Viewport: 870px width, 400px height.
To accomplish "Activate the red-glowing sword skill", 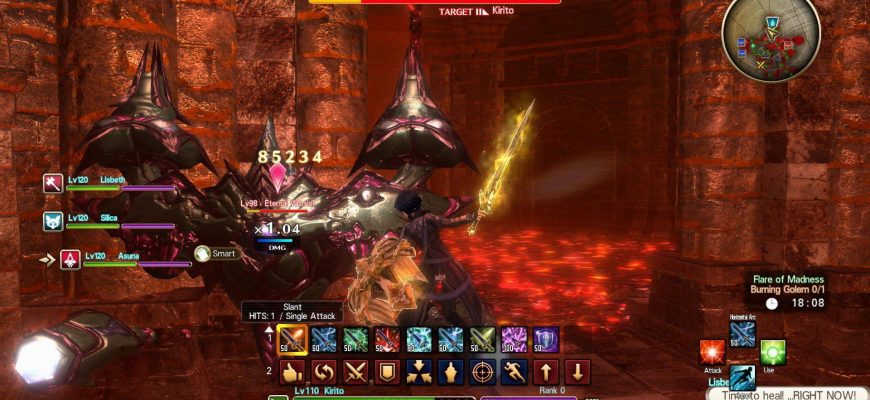I will pos(388,340).
